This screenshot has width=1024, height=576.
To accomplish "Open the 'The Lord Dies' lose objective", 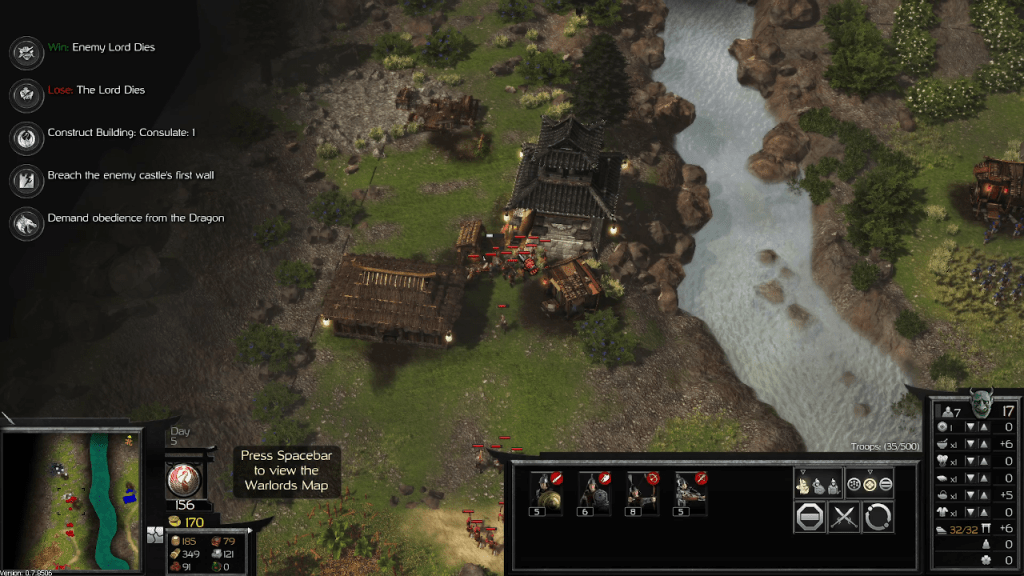I will (x=25, y=94).
